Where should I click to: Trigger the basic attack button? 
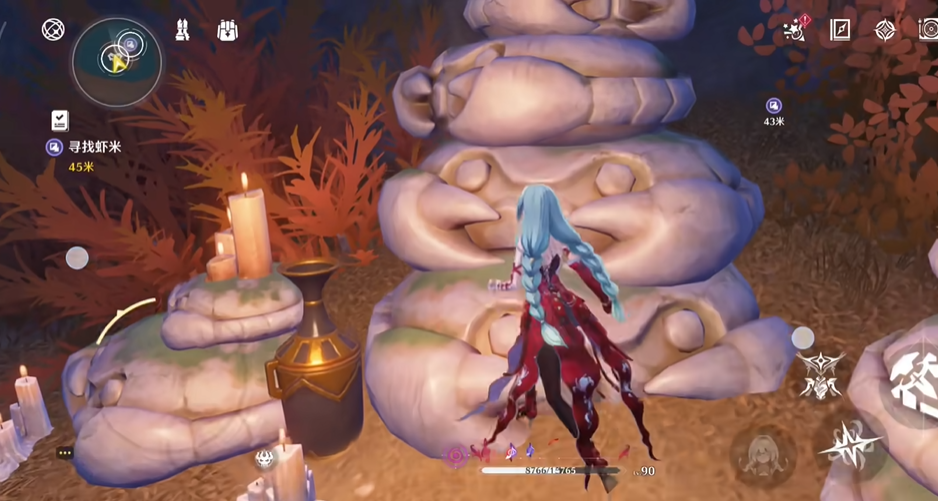click(x=915, y=373)
